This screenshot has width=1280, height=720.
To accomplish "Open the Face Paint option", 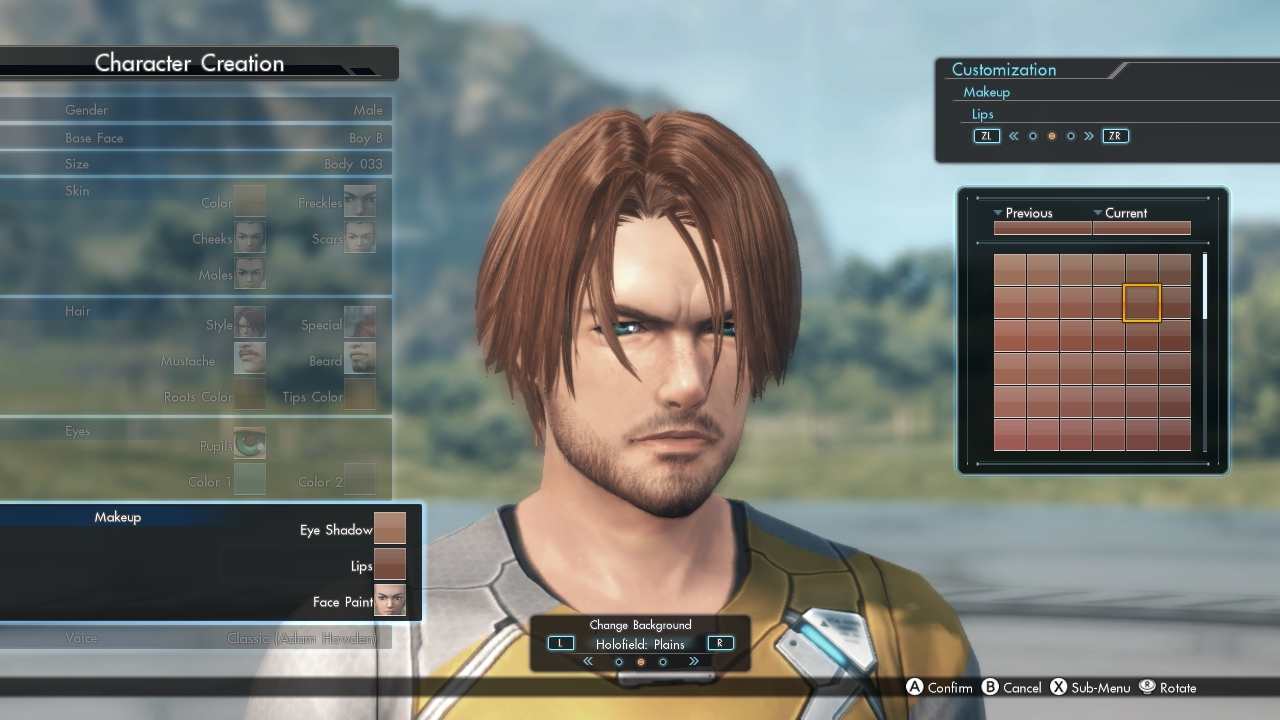I will tap(389, 601).
